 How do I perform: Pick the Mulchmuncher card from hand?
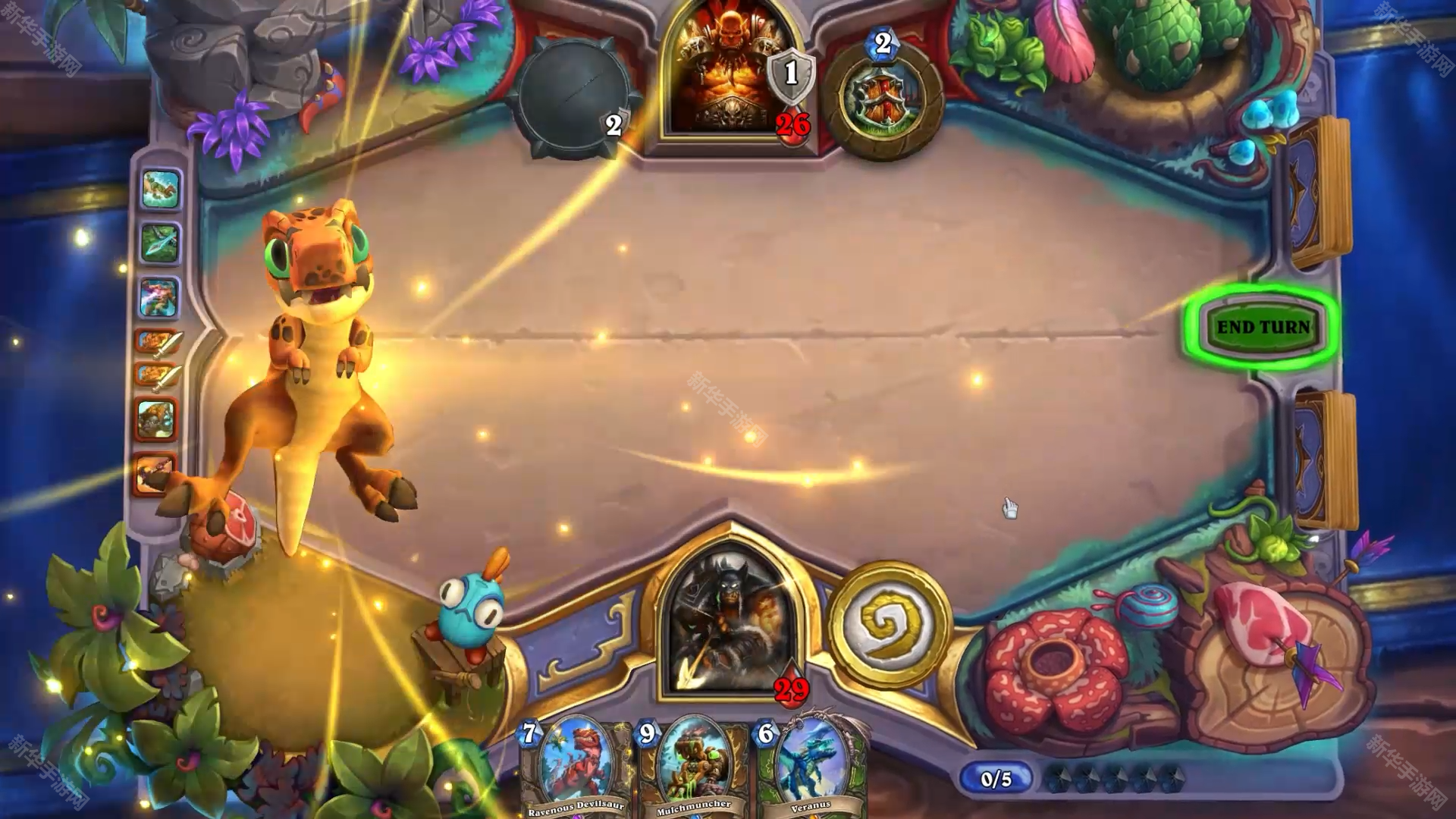pyautogui.click(x=694, y=770)
